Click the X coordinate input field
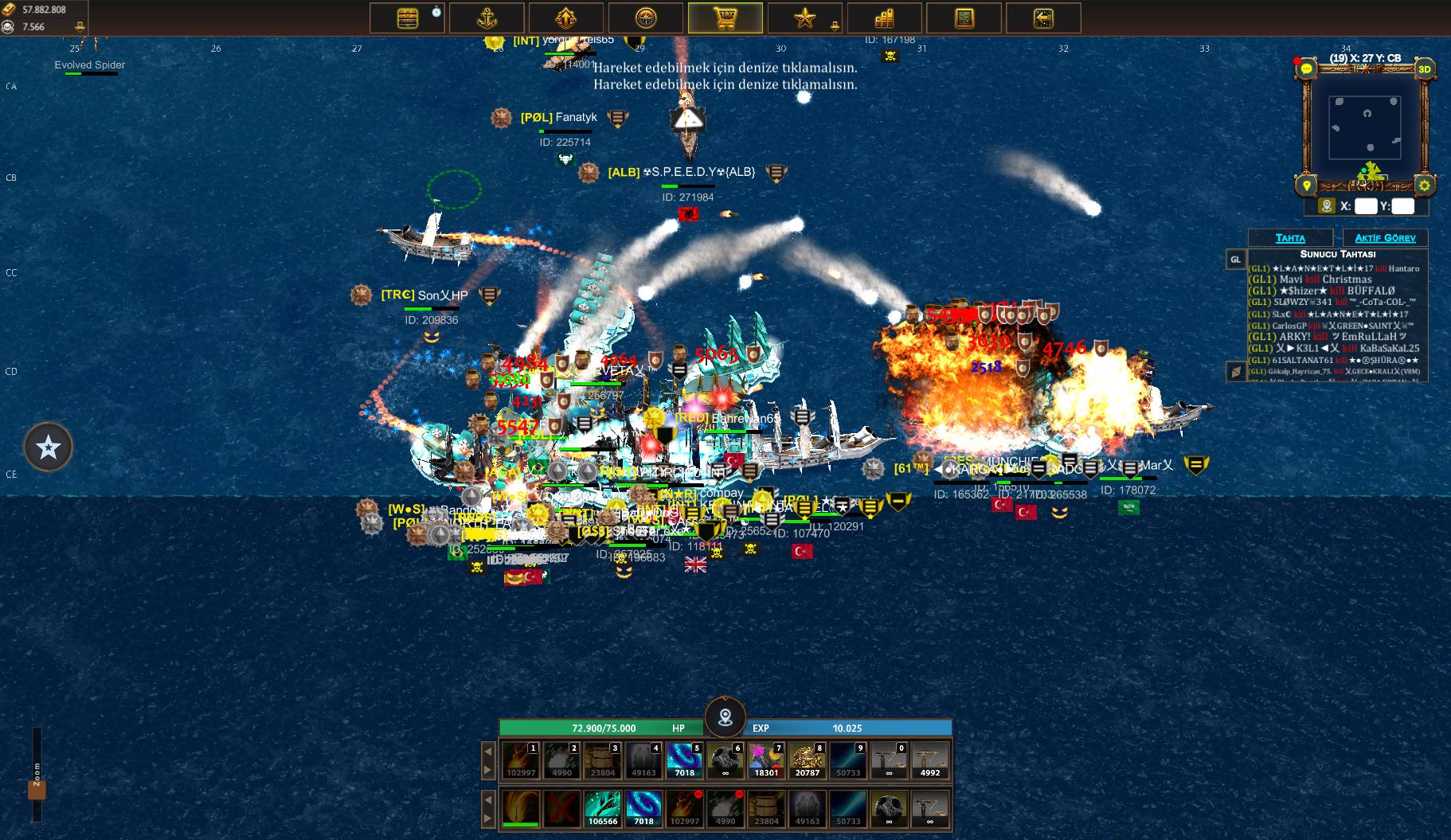Screen dimensions: 1451x840 pyautogui.click(x=1365, y=206)
